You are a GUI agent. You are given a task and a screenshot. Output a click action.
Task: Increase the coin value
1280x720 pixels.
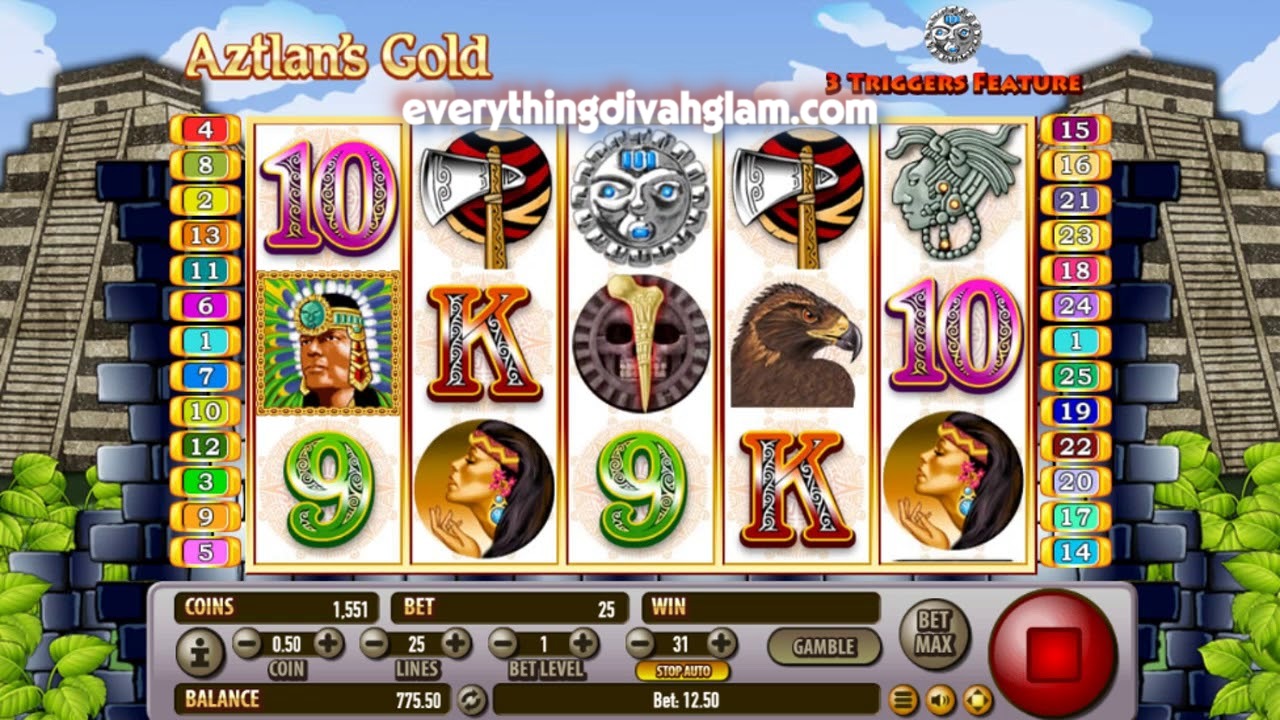tap(328, 642)
